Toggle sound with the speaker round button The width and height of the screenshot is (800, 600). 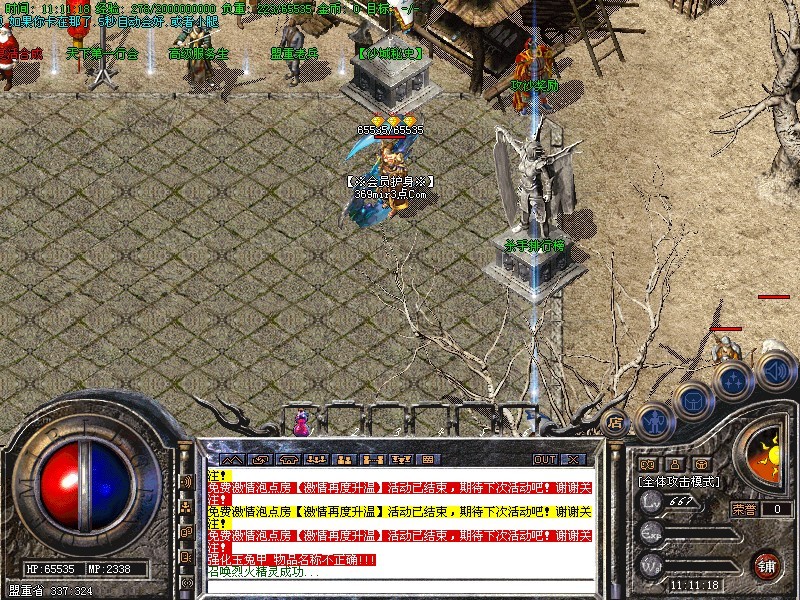point(774,372)
